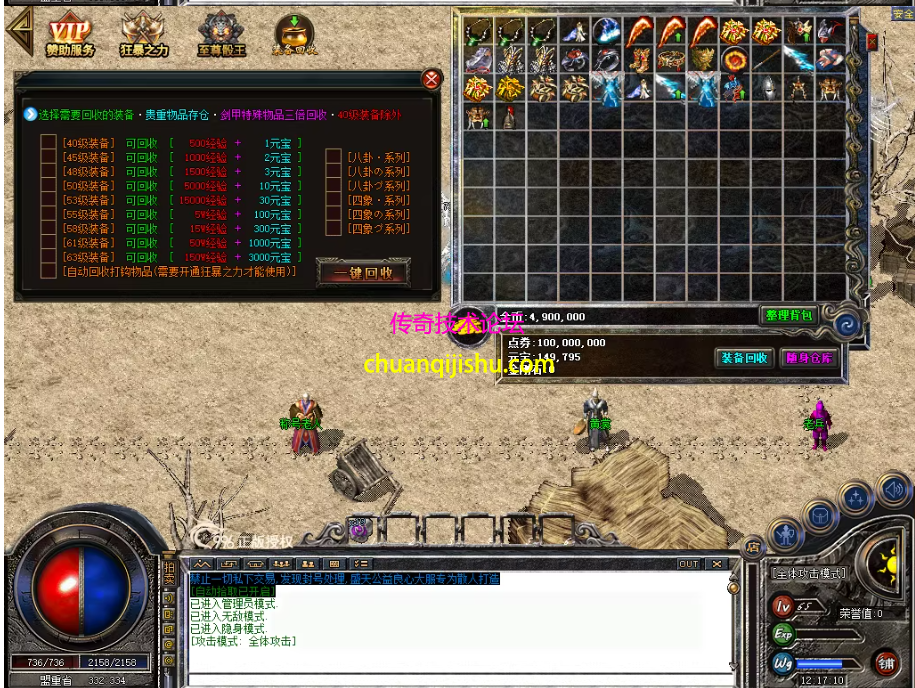Tick the 63级装备 recycle checkbox

coord(48,257)
